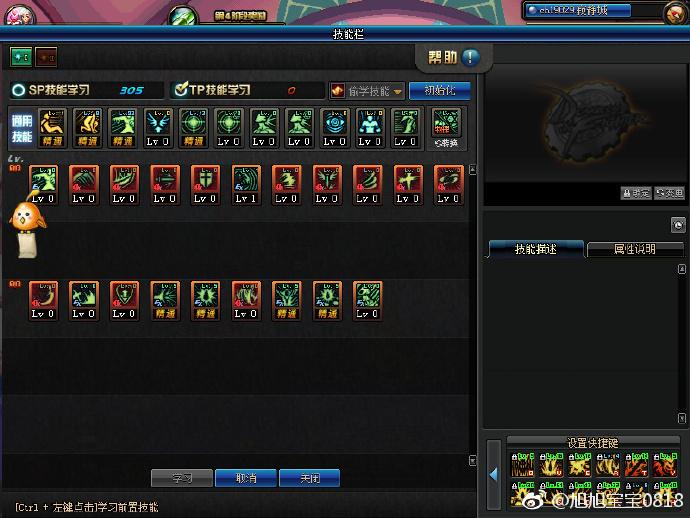Reset skills with the 初始化 button
Viewport: 690px width, 518px height.
coord(440,90)
